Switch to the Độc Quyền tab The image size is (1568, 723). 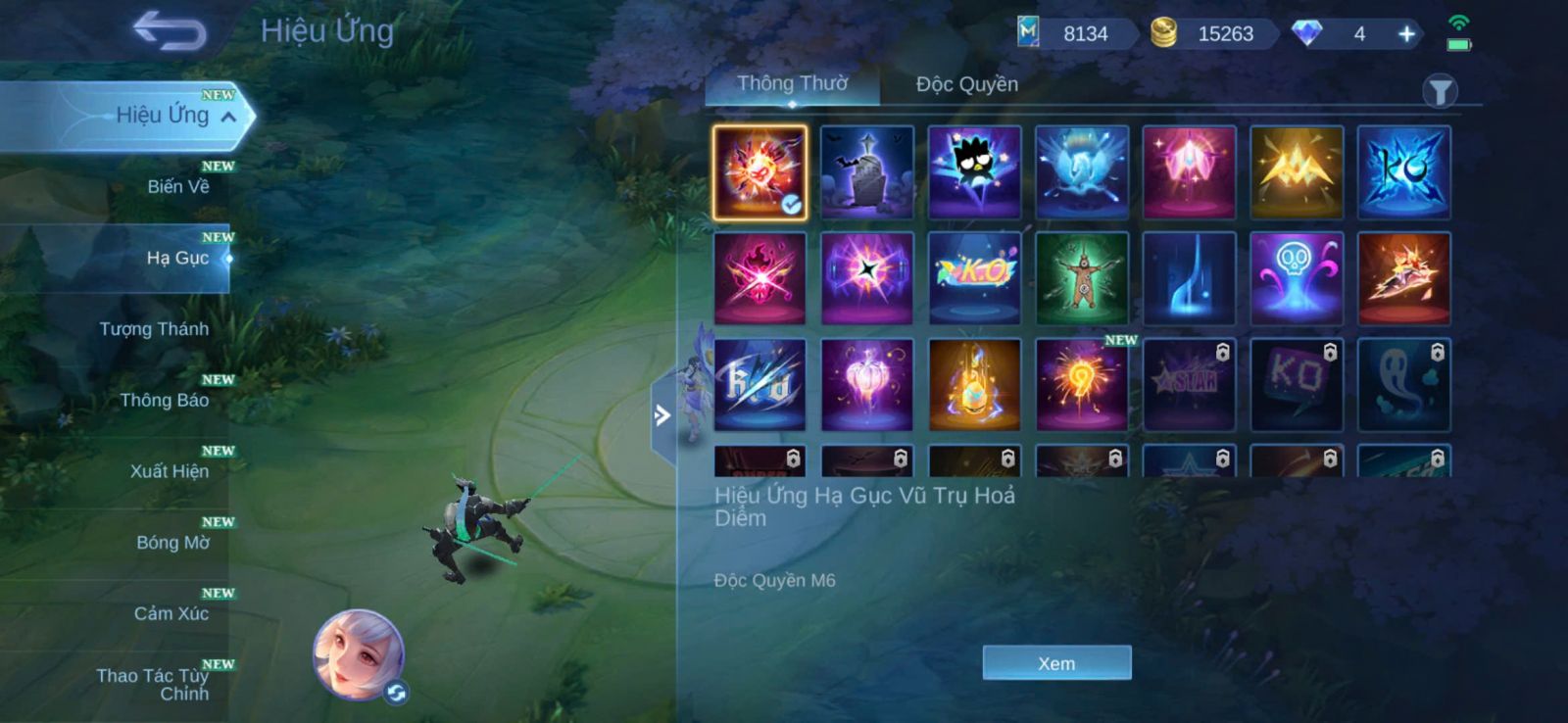(x=966, y=84)
